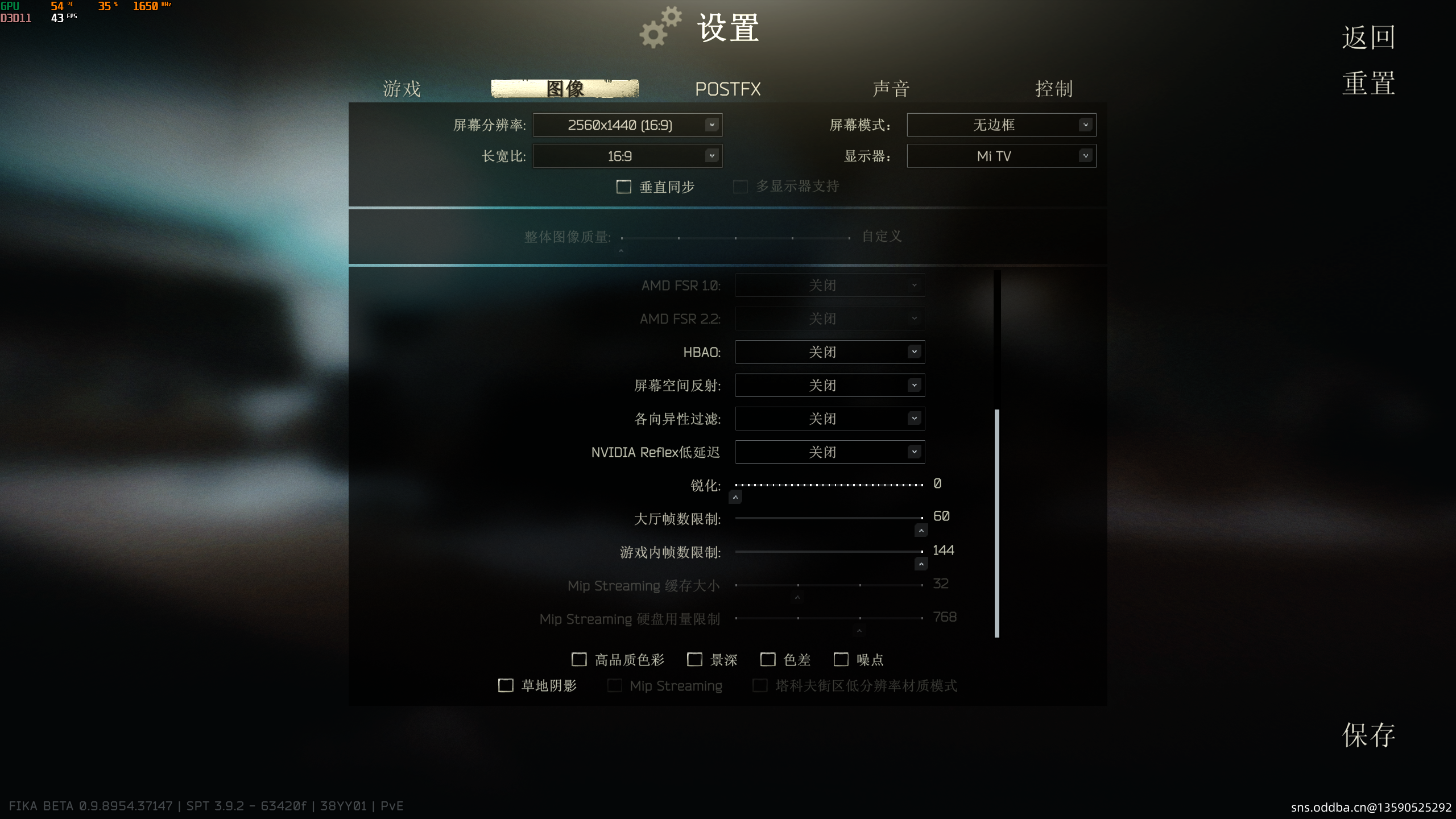Enable the 色差 chromatic aberration checkbox

coord(768,659)
